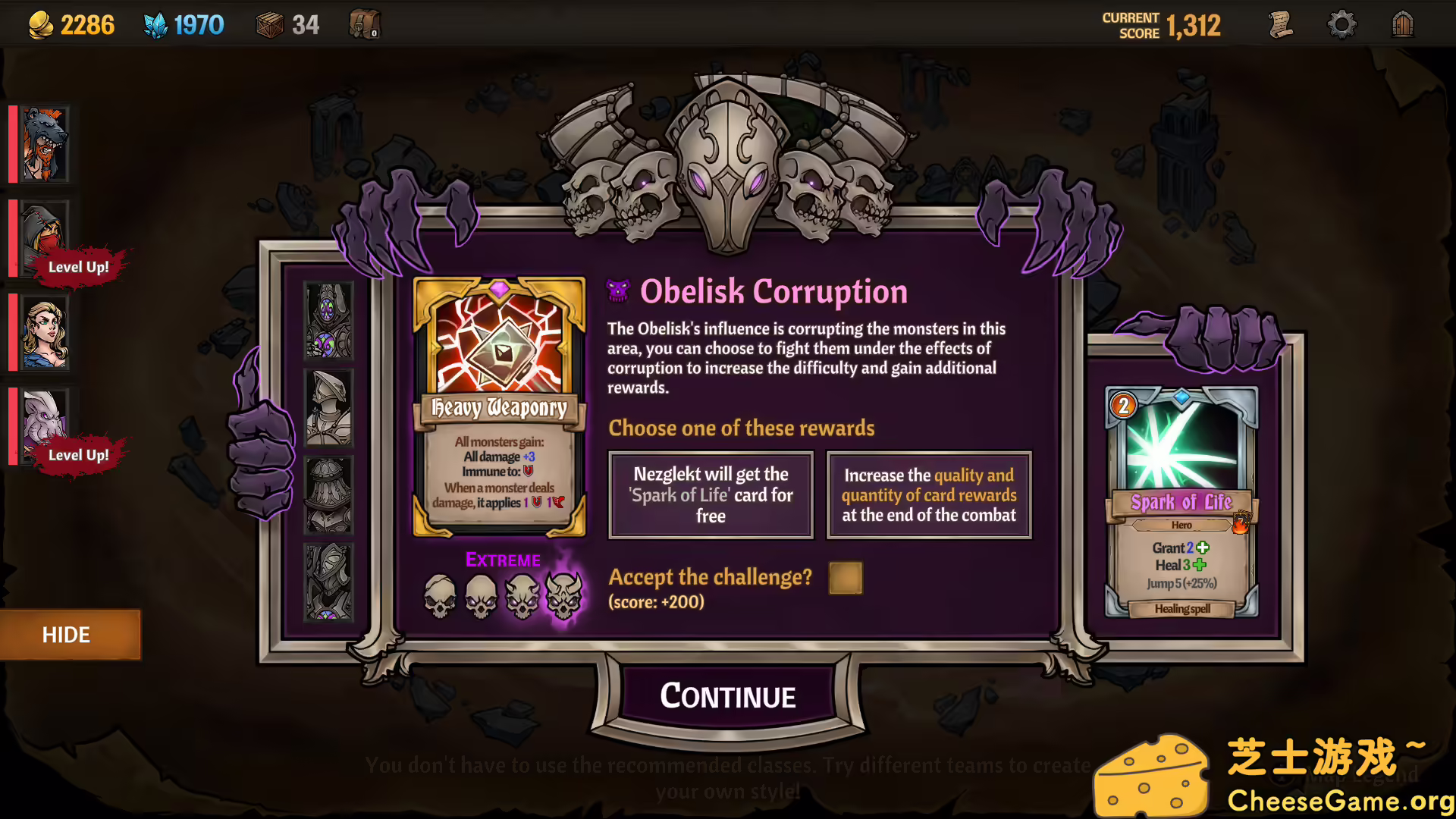Enable the Accept the challenge checkbox

pyautogui.click(x=845, y=578)
